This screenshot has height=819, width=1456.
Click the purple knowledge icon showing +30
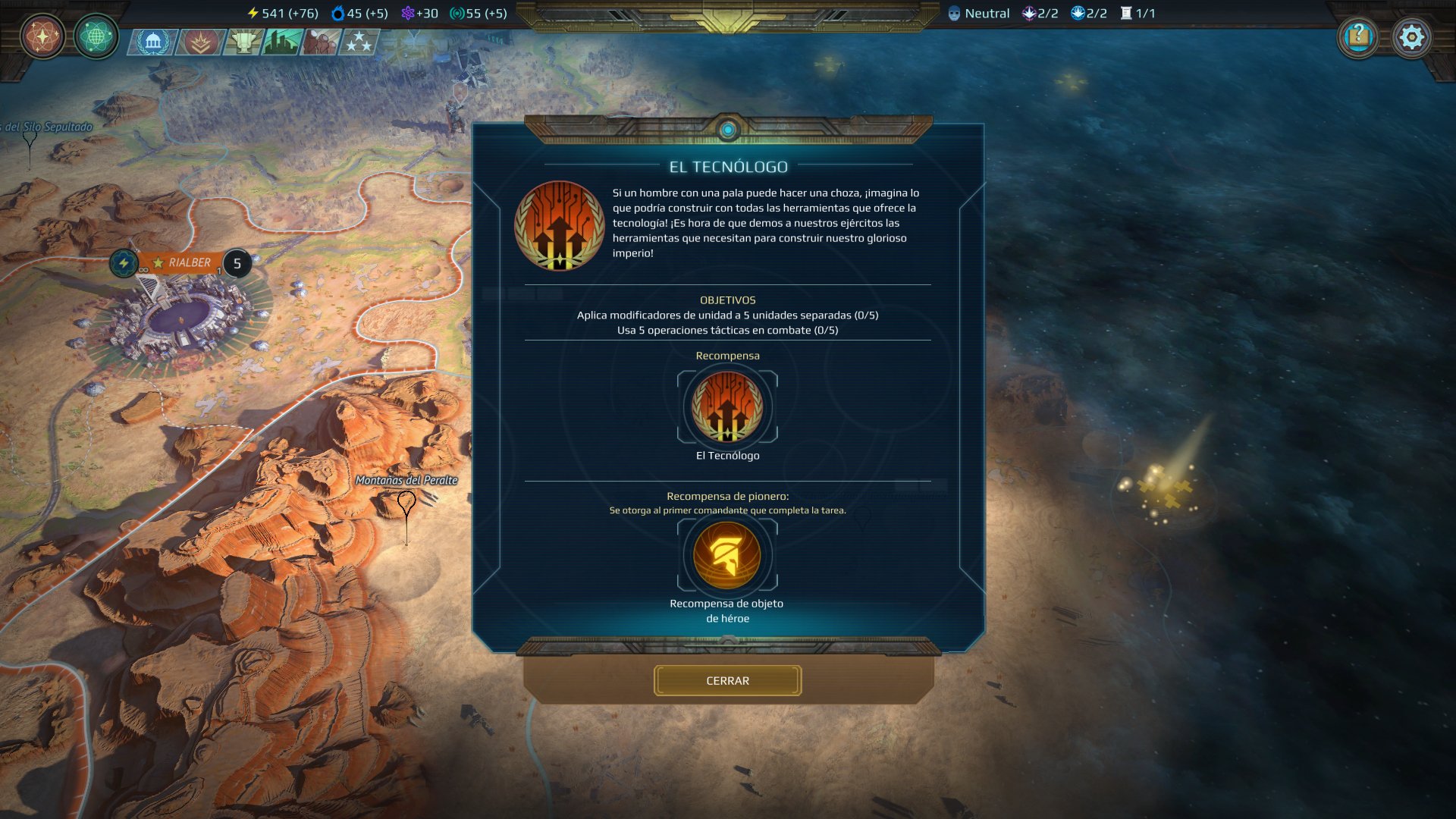coord(409,12)
